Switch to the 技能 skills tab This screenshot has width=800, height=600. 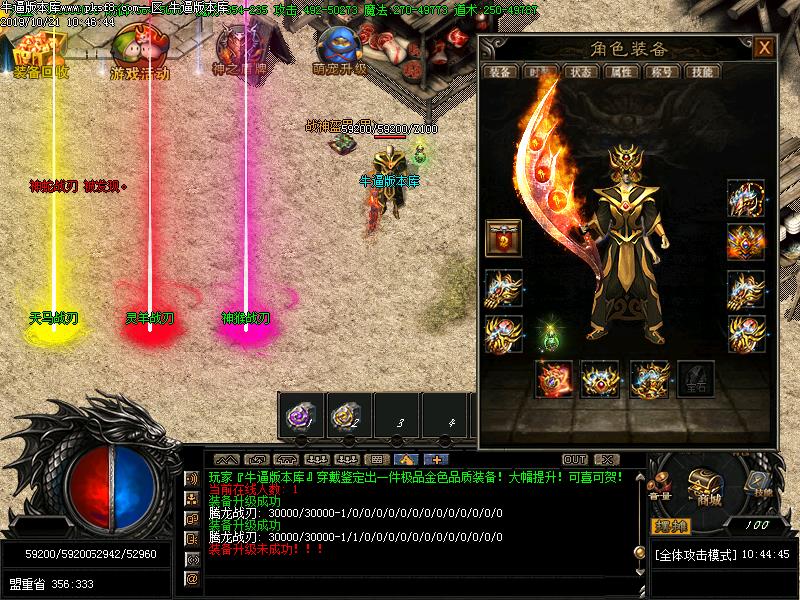click(x=702, y=72)
